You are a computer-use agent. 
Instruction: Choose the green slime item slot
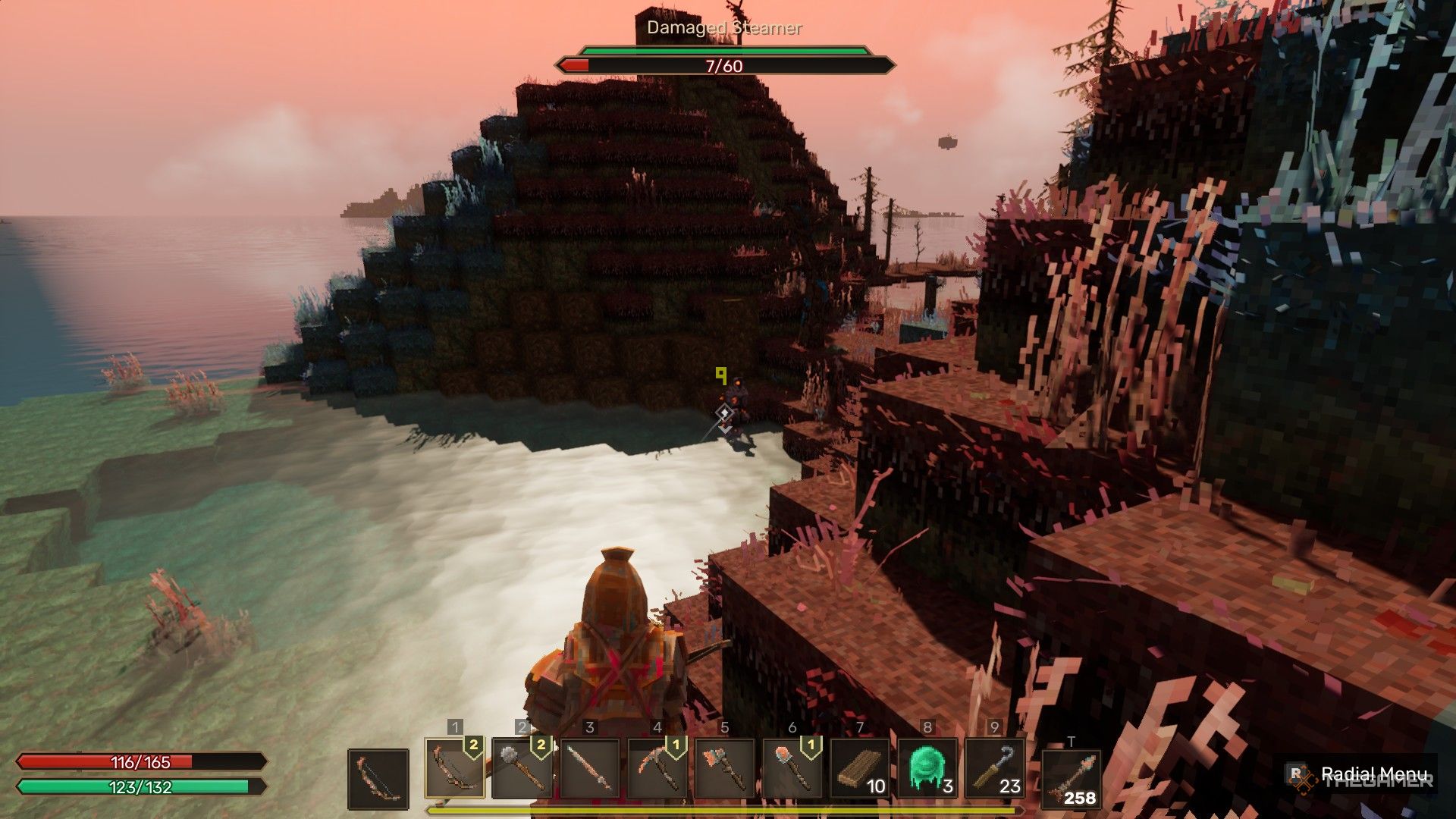point(927,768)
